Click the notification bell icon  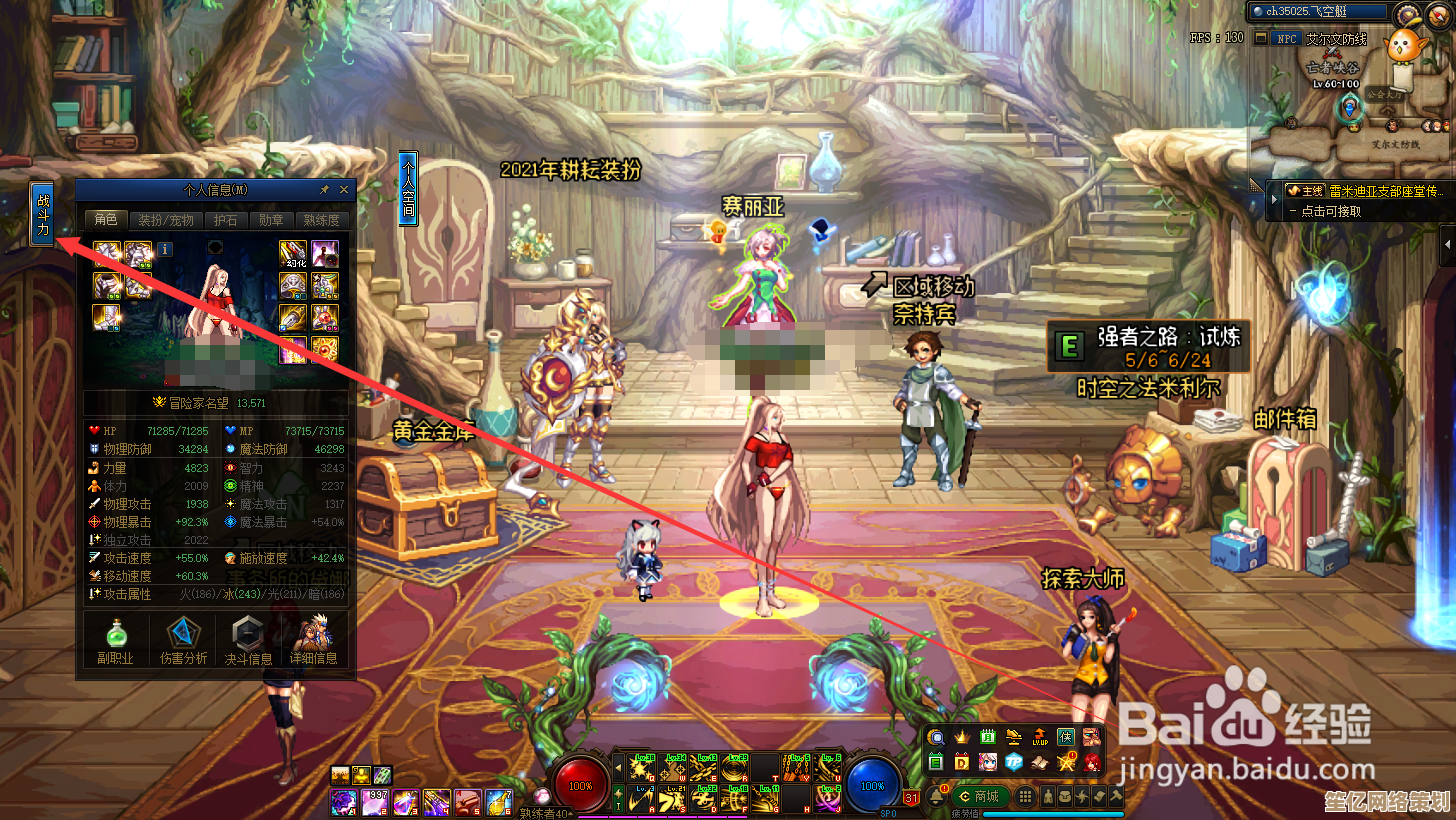point(938,796)
